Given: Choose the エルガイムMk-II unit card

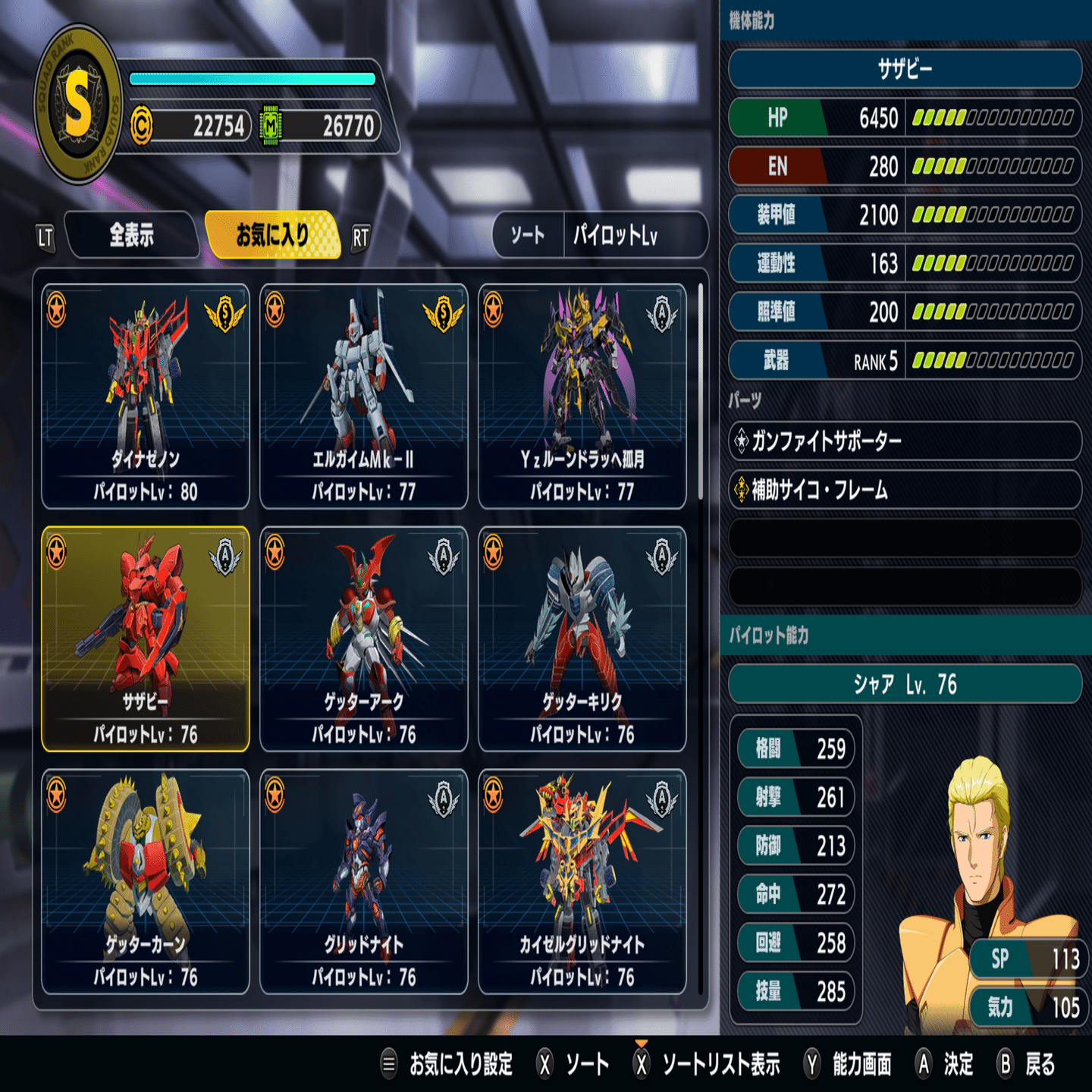Looking at the screenshot, I should (364, 396).
